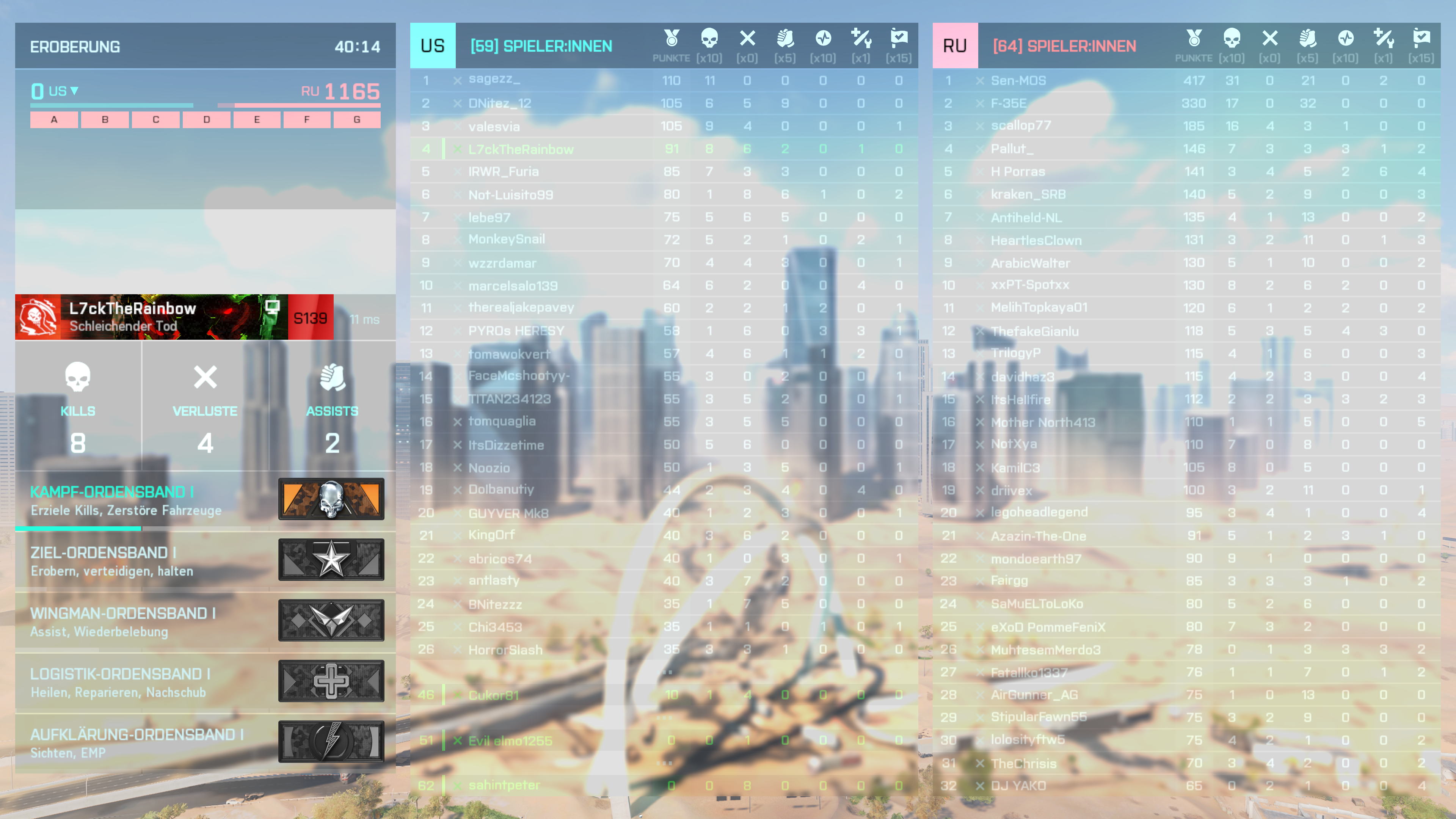1456x819 pixels.
Task: Select the Ziel-Ordensband star ribbon badge
Action: (x=332, y=560)
